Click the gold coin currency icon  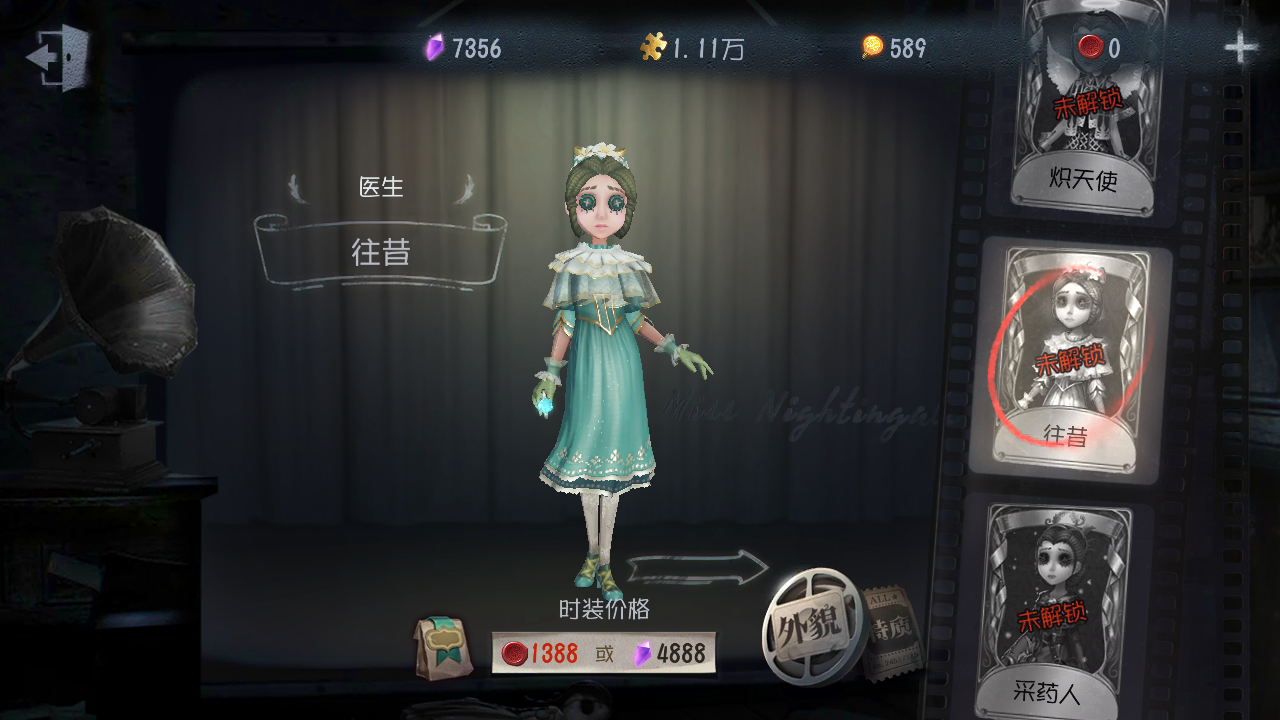click(873, 46)
